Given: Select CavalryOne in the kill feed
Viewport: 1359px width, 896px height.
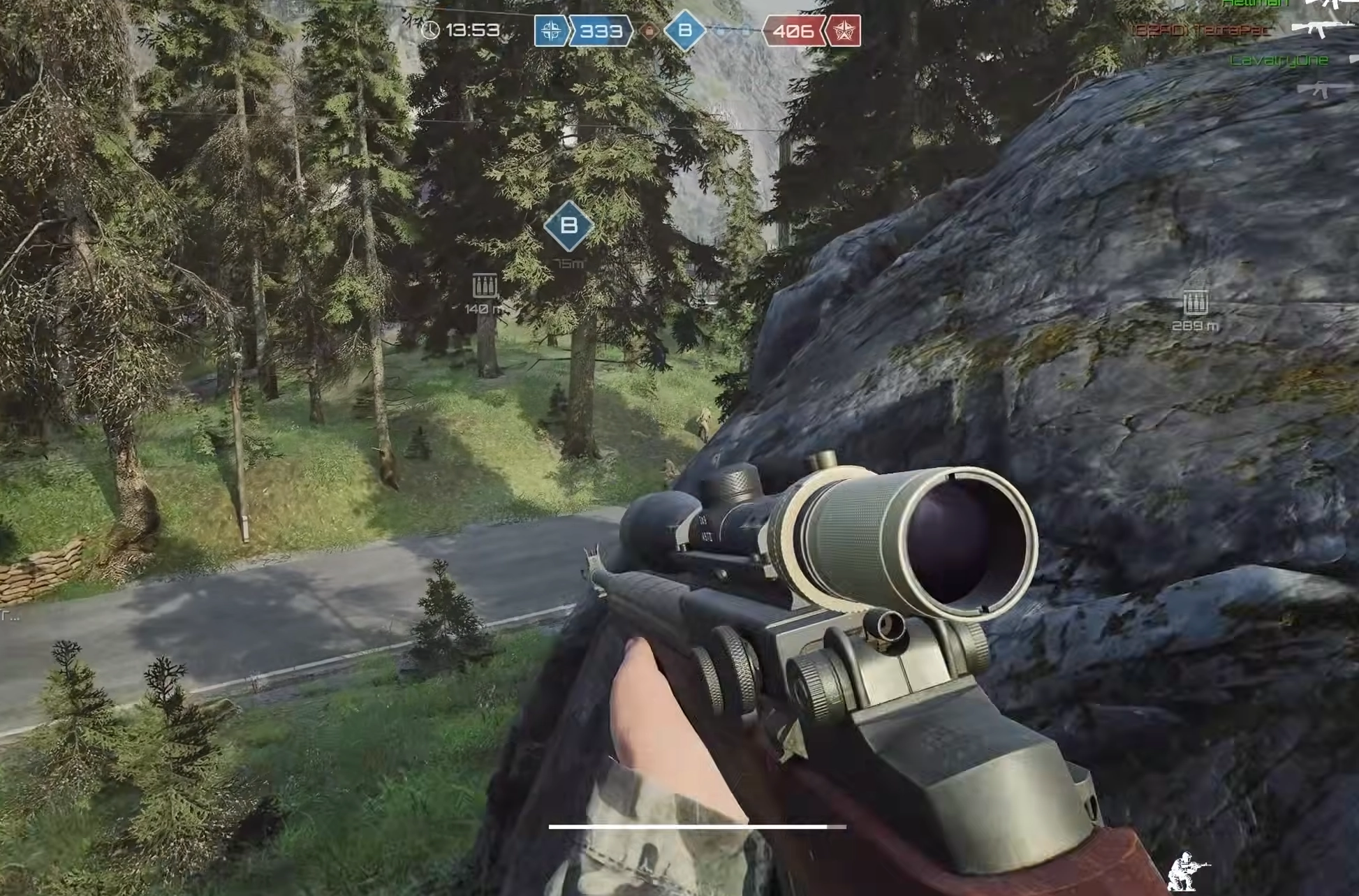Looking at the screenshot, I should click(x=1279, y=61).
